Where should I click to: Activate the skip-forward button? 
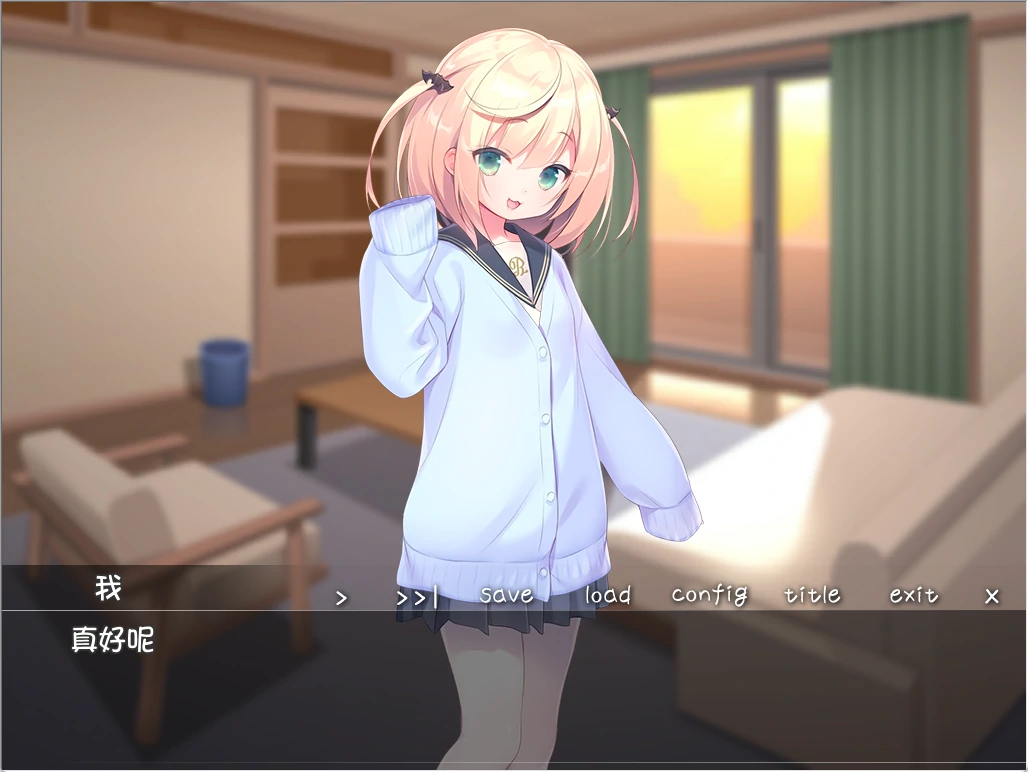[416, 597]
